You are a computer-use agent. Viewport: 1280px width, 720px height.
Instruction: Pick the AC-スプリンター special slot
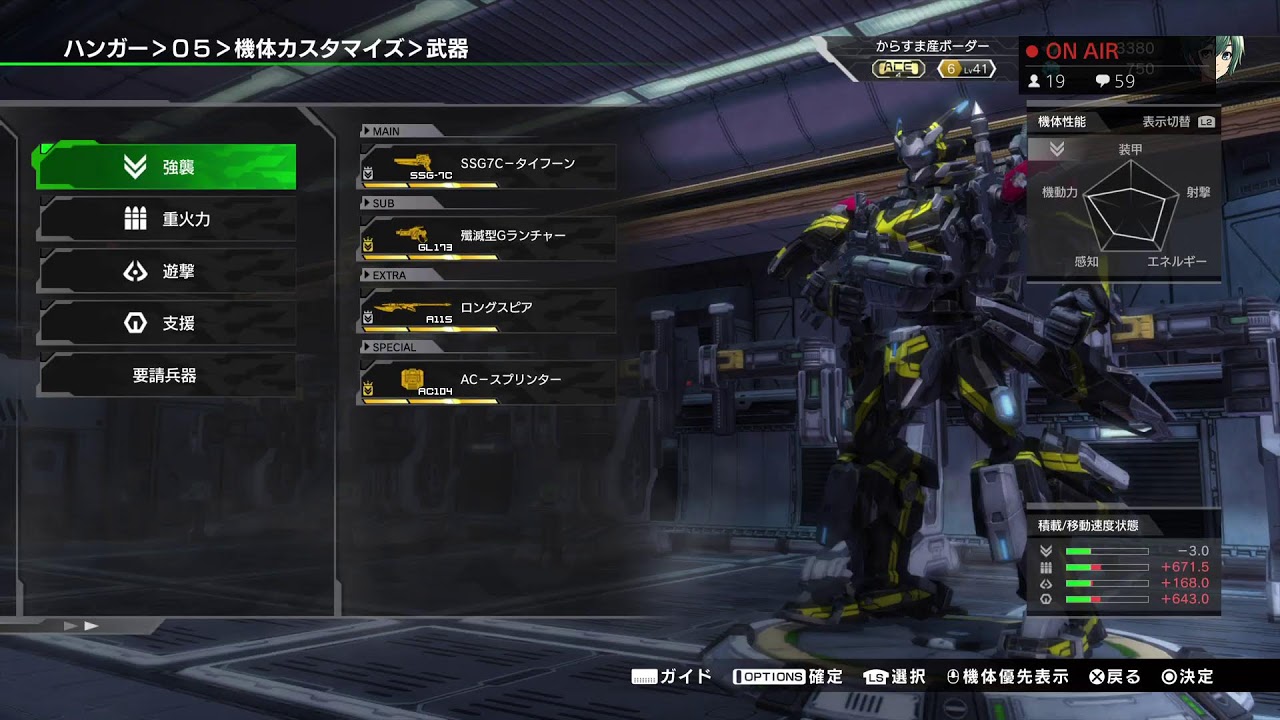click(x=487, y=381)
